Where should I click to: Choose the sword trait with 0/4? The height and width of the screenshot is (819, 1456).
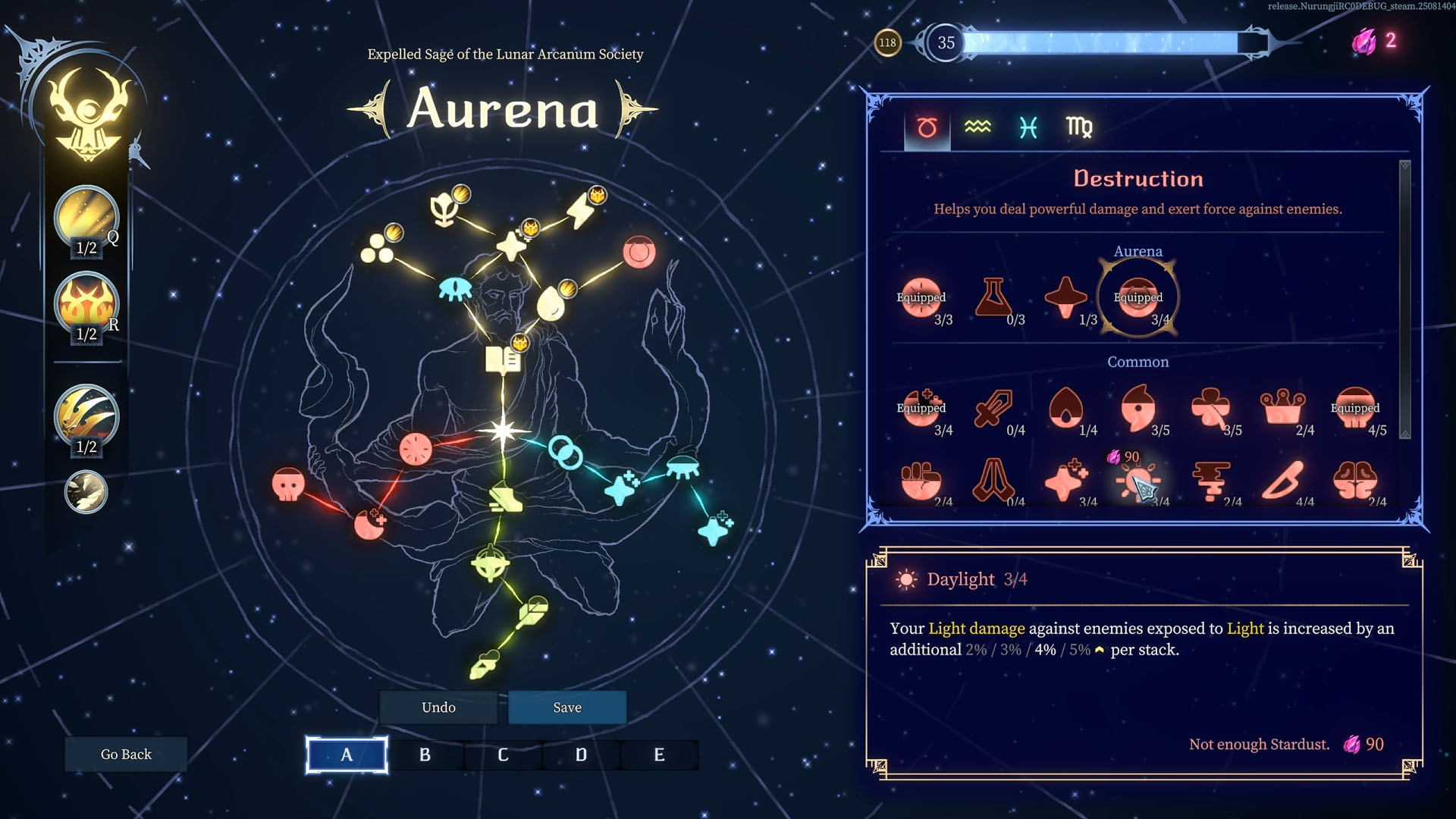993,408
